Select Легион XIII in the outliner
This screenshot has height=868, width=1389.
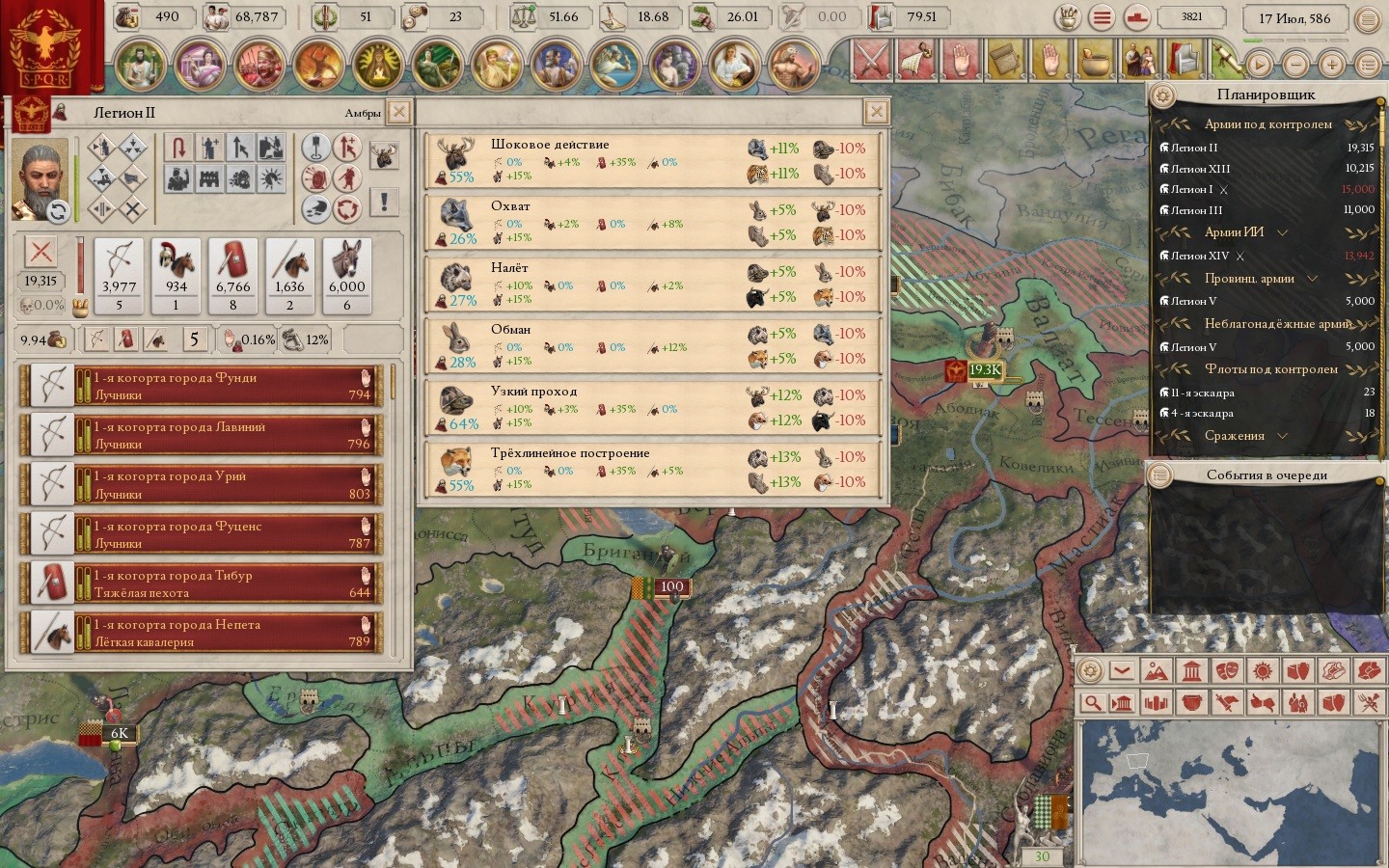pyautogui.click(x=1201, y=169)
